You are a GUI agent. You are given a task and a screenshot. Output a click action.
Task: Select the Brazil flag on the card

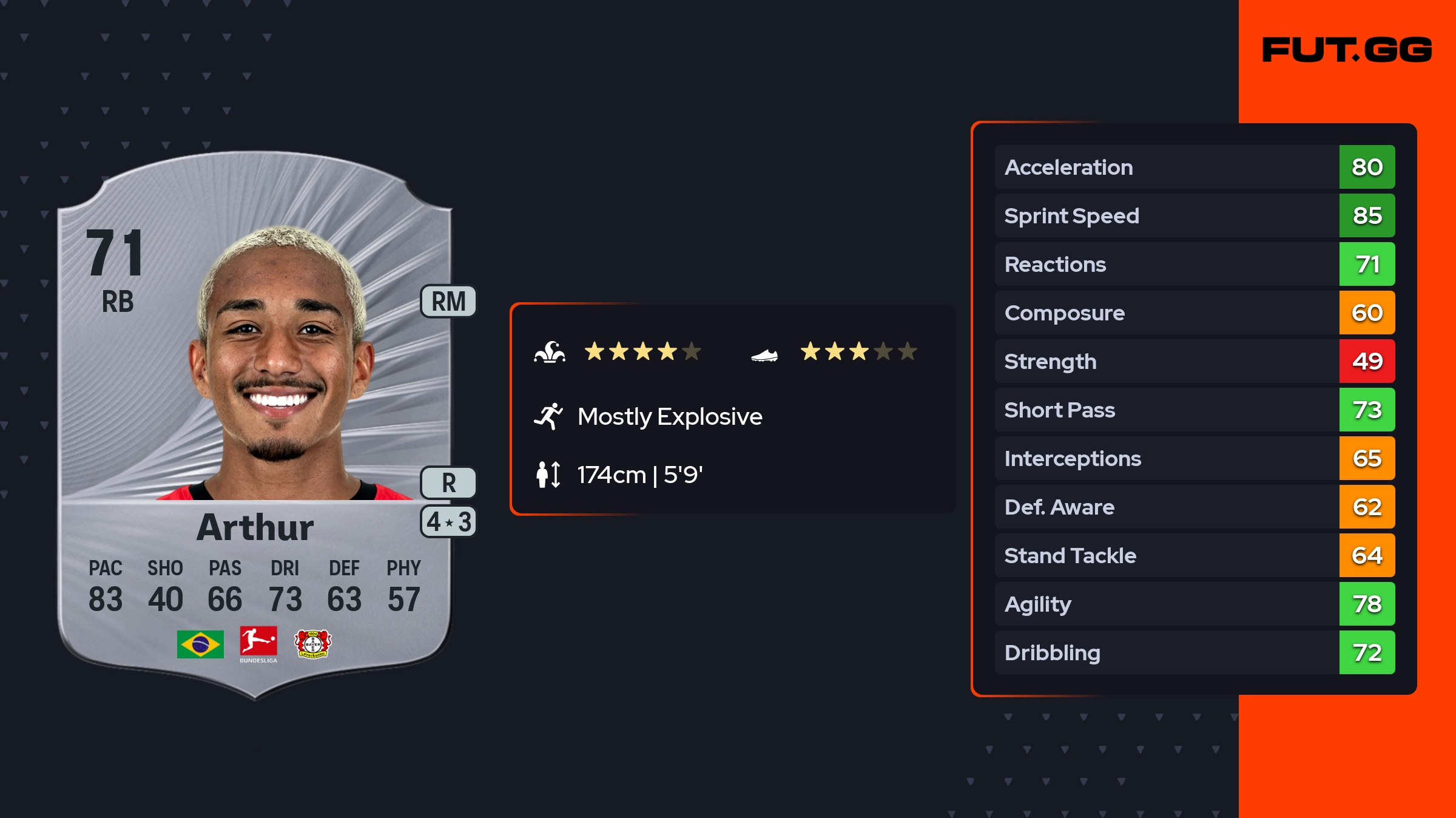[200, 644]
